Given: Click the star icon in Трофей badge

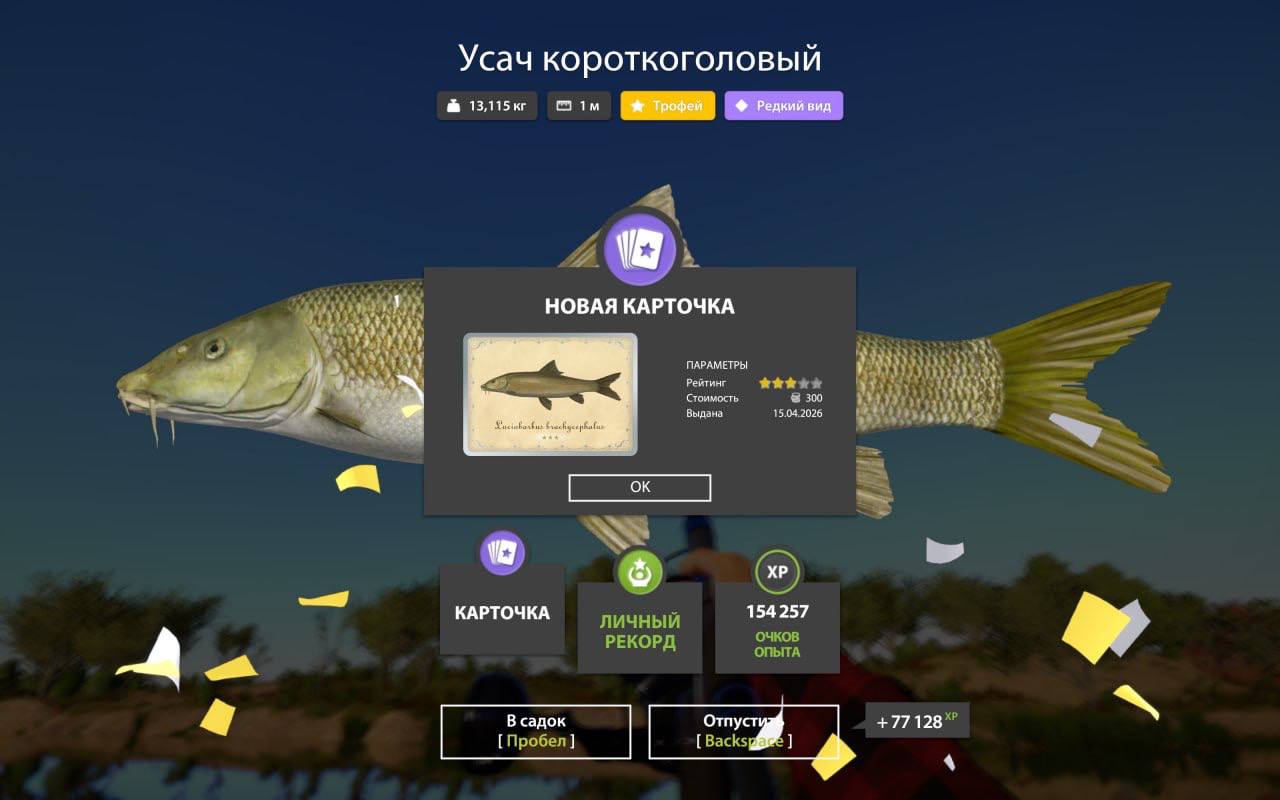Looking at the screenshot, I should [x=637, y=105].
